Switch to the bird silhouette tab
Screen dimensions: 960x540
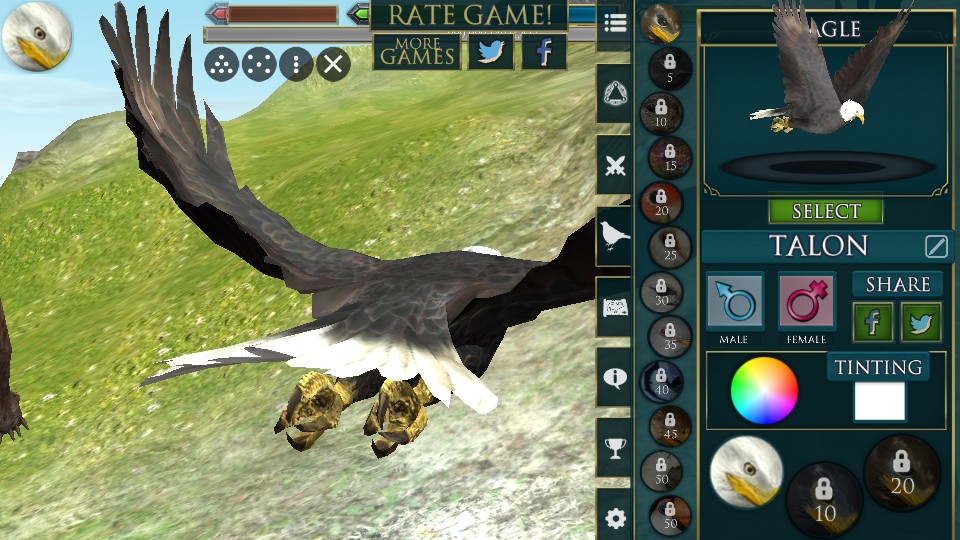615,236
